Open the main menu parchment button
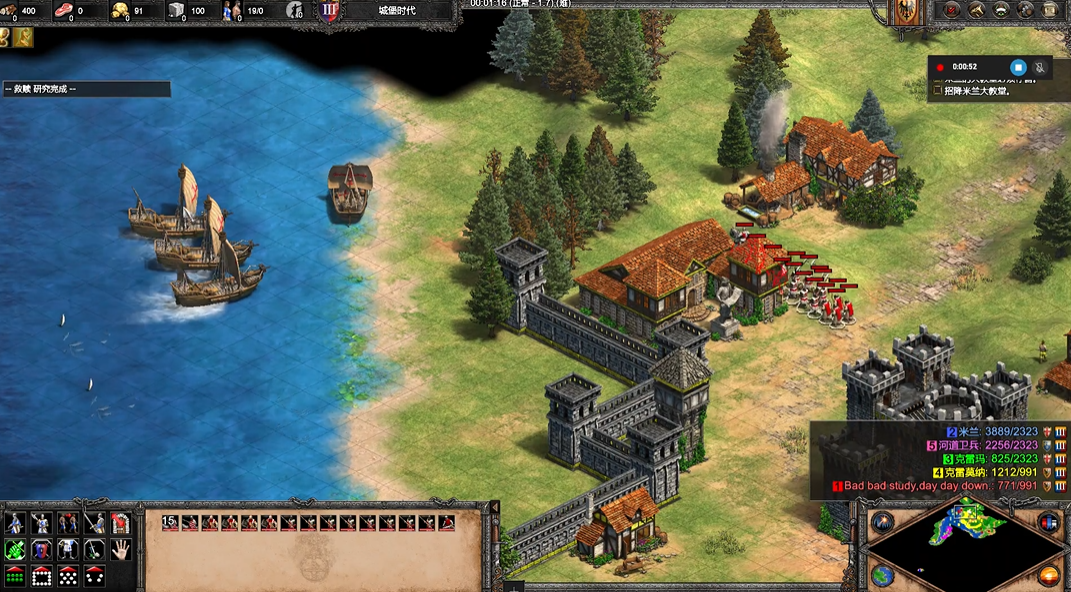Viewport: 1071px width, 592px height. 1051,10
